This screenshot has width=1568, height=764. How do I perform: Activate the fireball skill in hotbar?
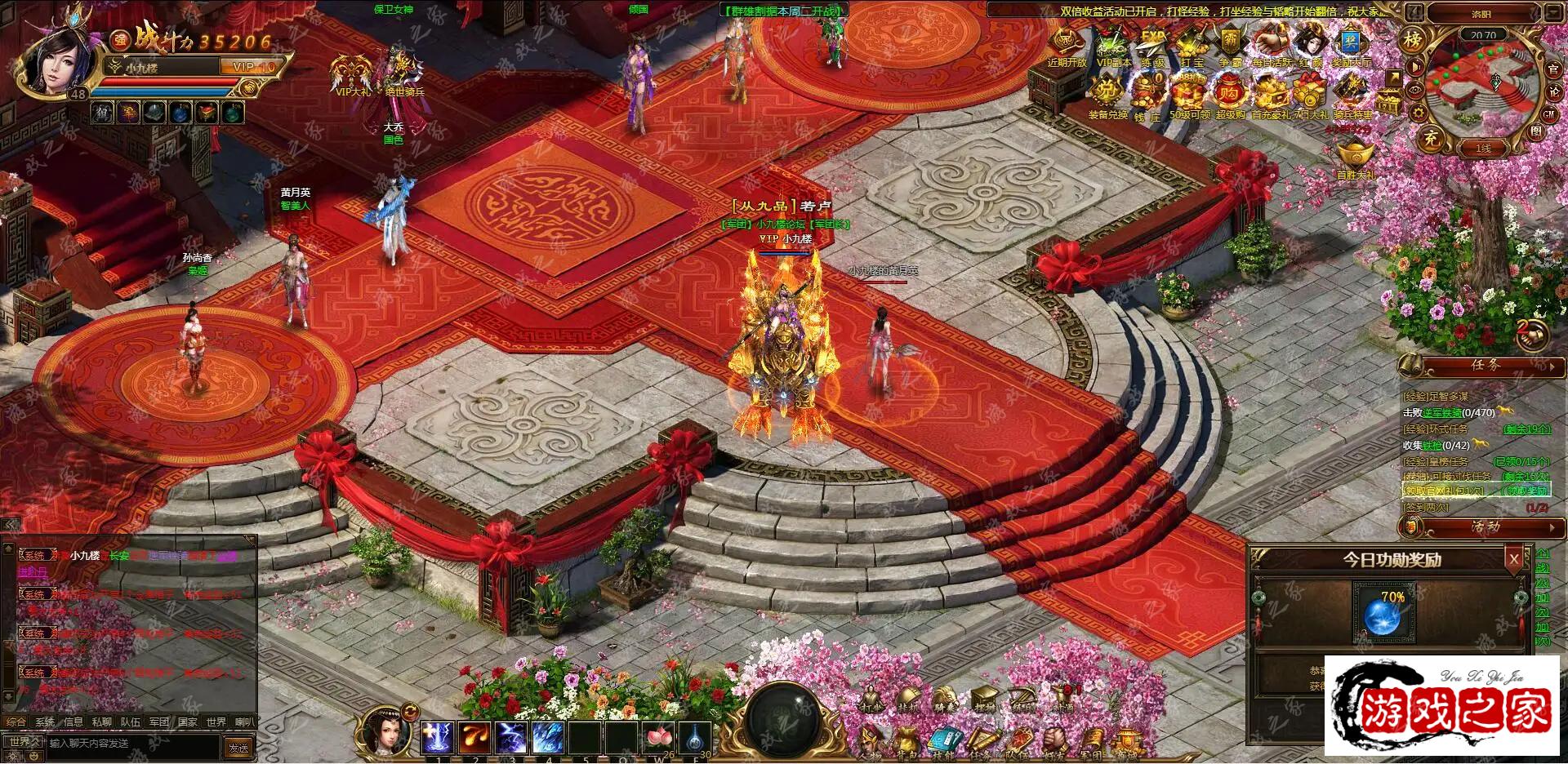pyautogui.click(x=474, y=737)
